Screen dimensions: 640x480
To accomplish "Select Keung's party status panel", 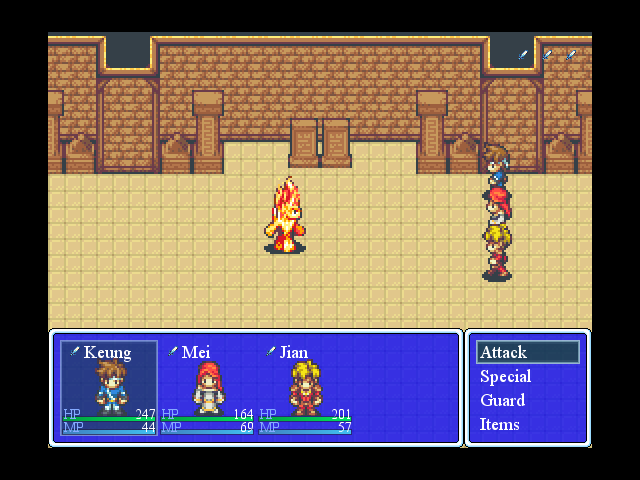I will [109, 388].
